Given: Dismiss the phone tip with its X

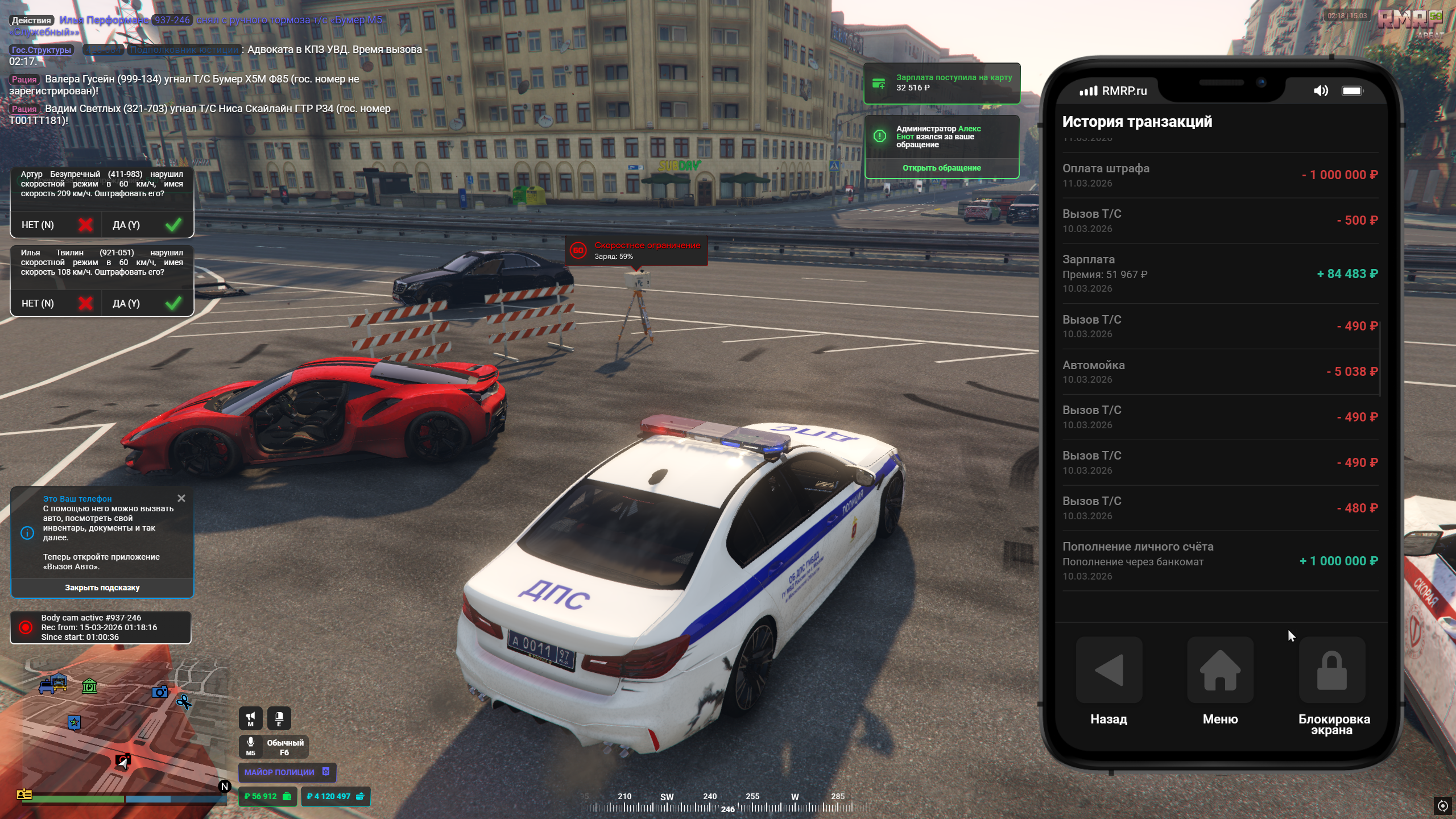Looking at the screenshot, I should [x=181, y=498].
